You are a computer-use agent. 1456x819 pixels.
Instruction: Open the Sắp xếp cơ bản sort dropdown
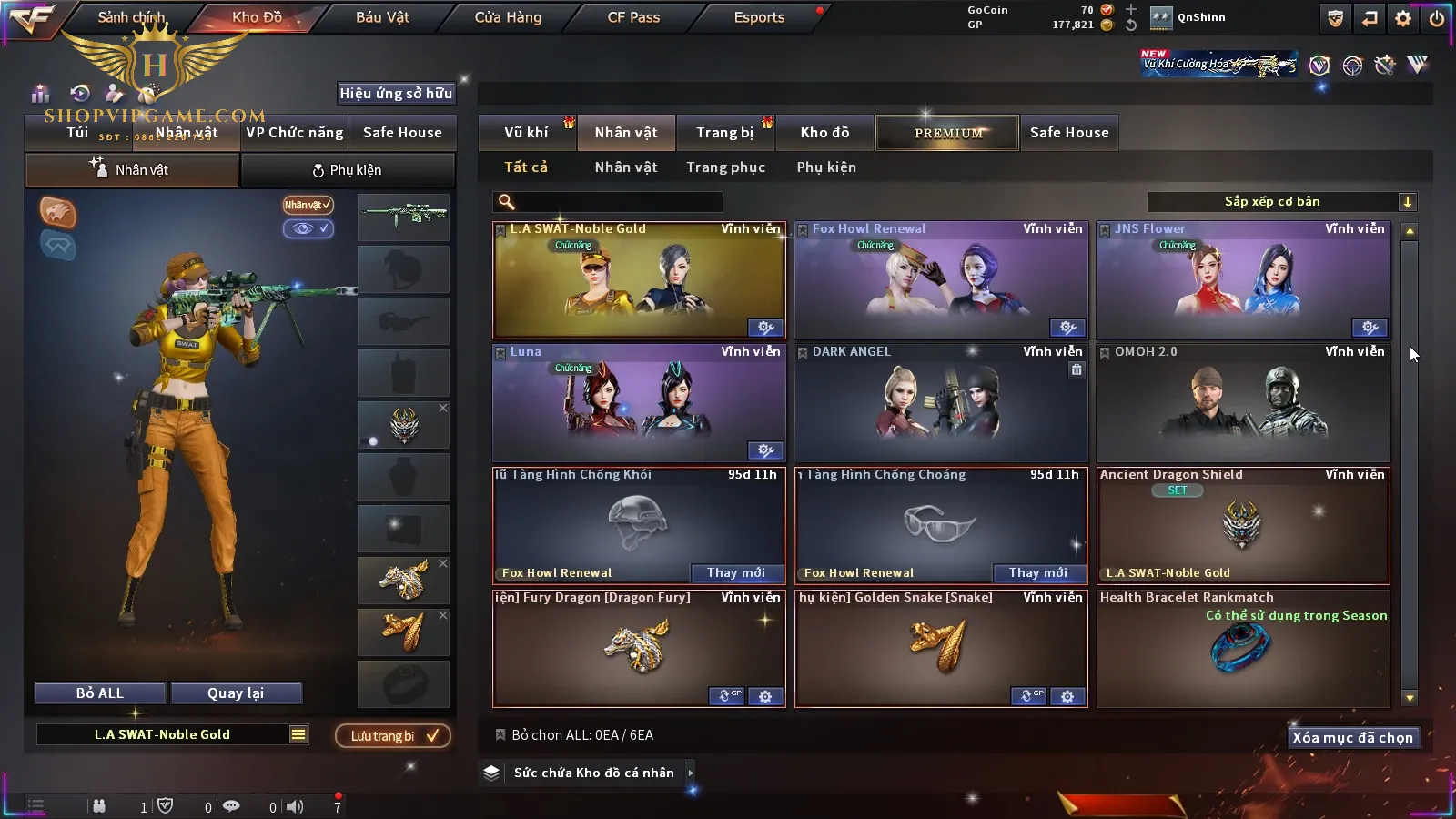pyautogui.click(x=1281, y=202)
